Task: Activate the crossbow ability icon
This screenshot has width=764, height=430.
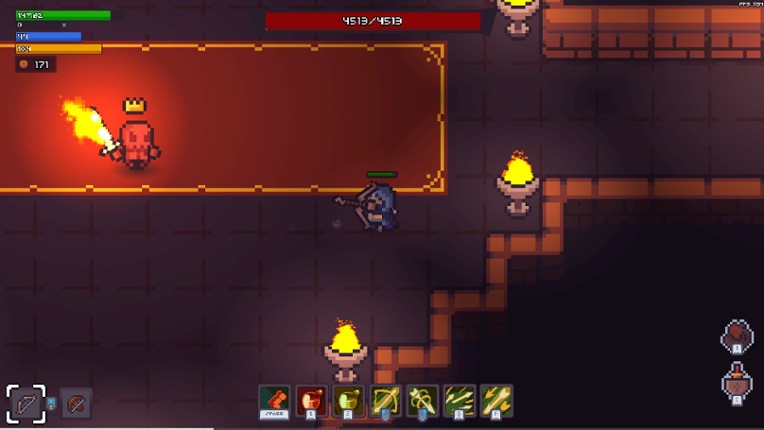Action: coord(422,400)
